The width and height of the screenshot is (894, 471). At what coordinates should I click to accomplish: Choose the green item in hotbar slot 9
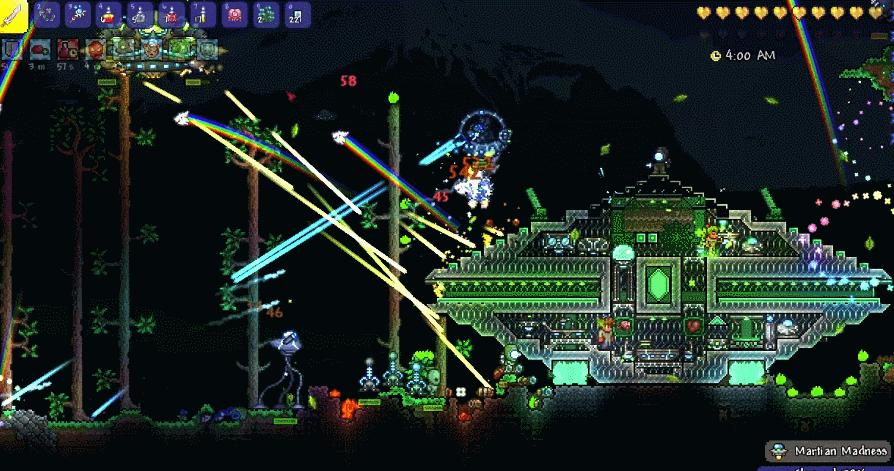tap(264, 14)
